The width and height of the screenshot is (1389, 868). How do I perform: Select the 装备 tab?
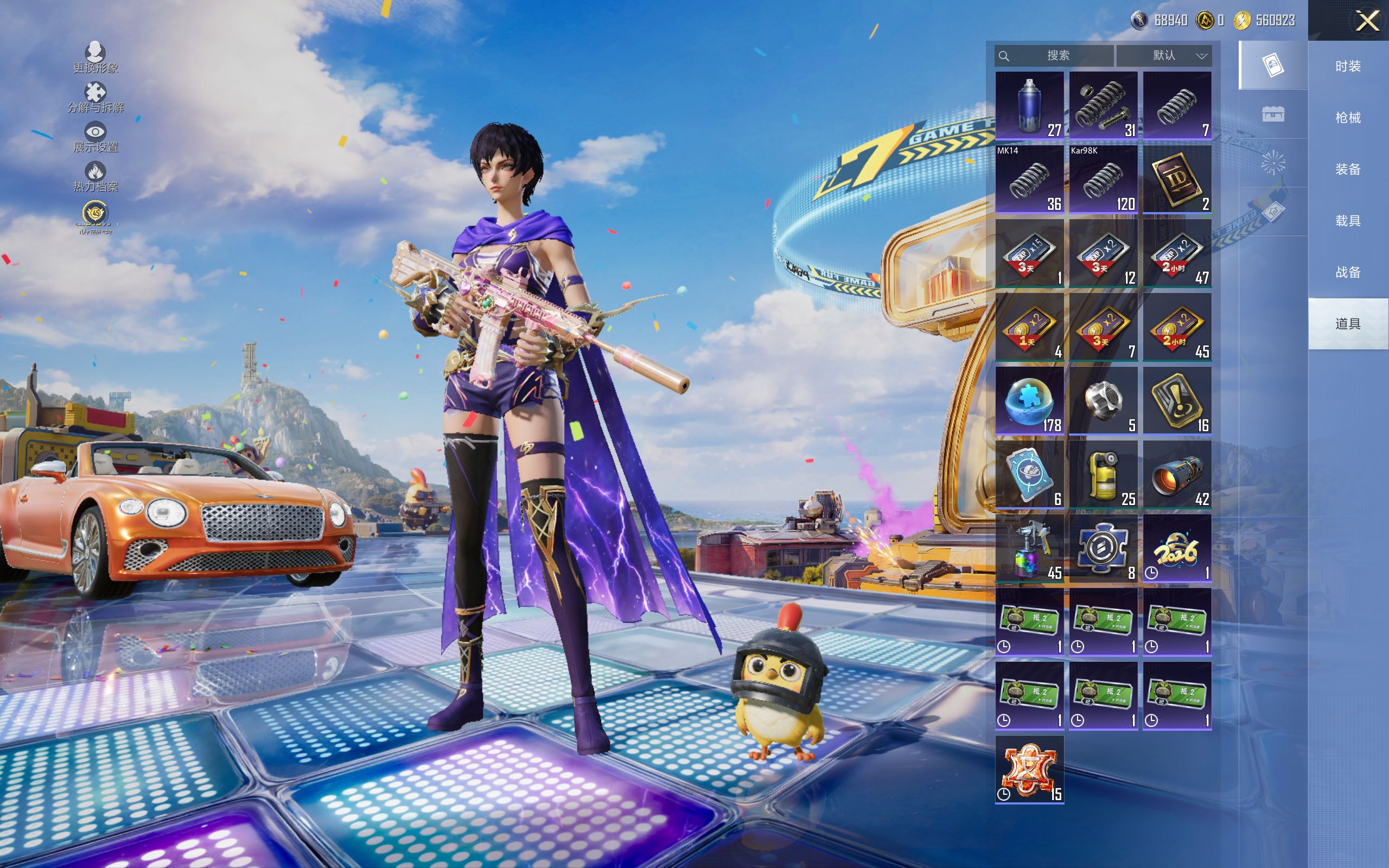tap(1348, 169)
